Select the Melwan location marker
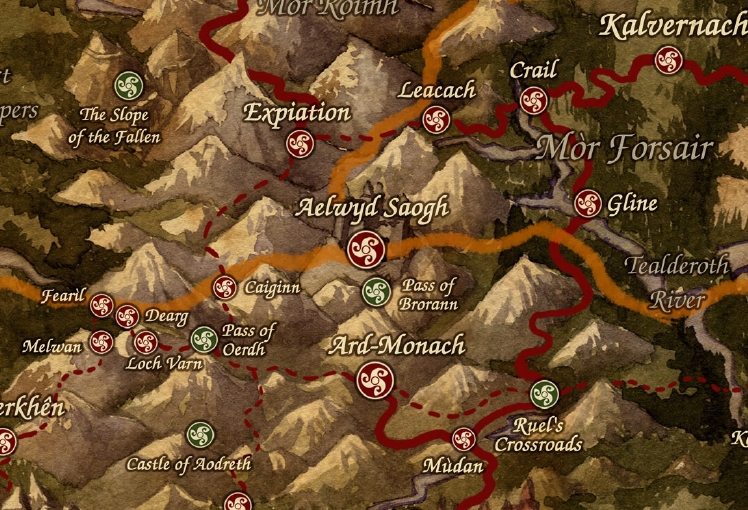748x510 pixels. tap(101, 342)
